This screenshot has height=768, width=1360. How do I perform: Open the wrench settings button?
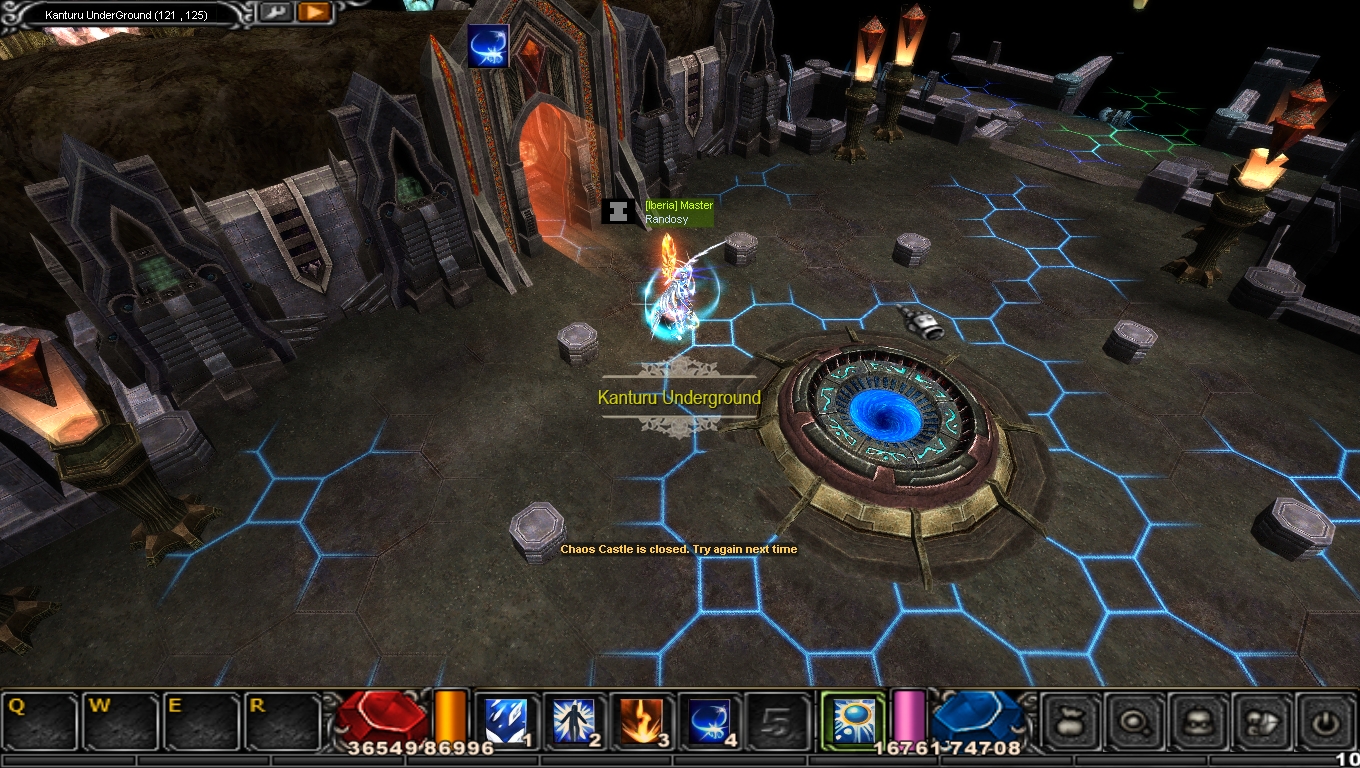(x=274, y=13)
